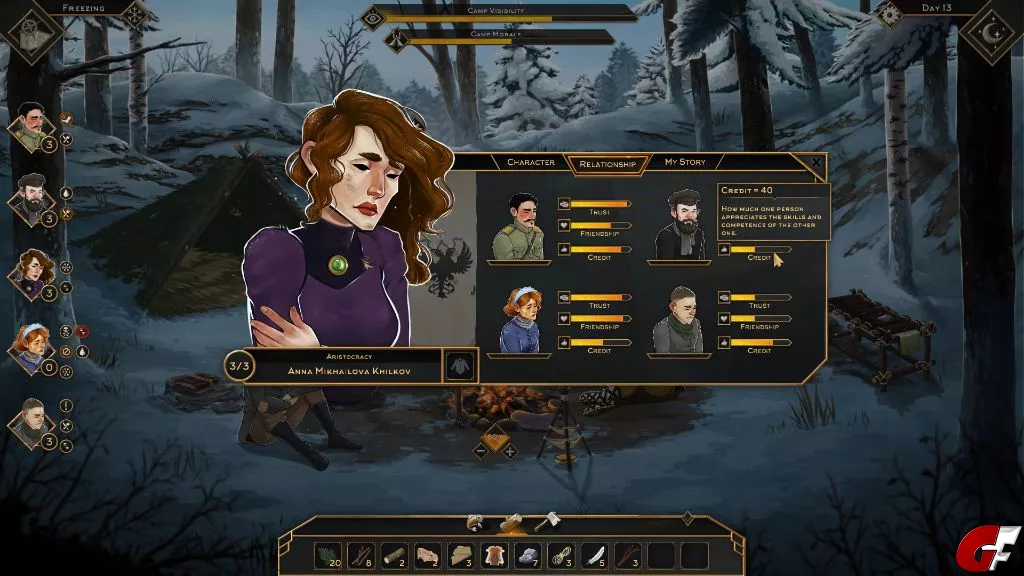
Task: Click the minus button below the campfire
Action: coord(481,451)
